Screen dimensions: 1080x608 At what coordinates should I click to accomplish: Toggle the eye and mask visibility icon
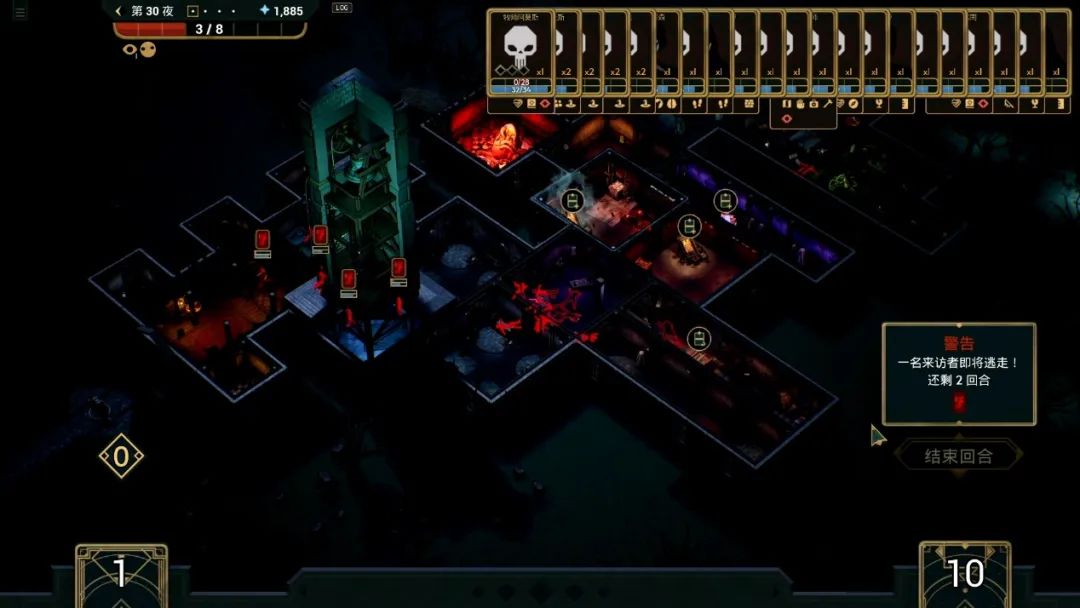[x=140, y=49]
